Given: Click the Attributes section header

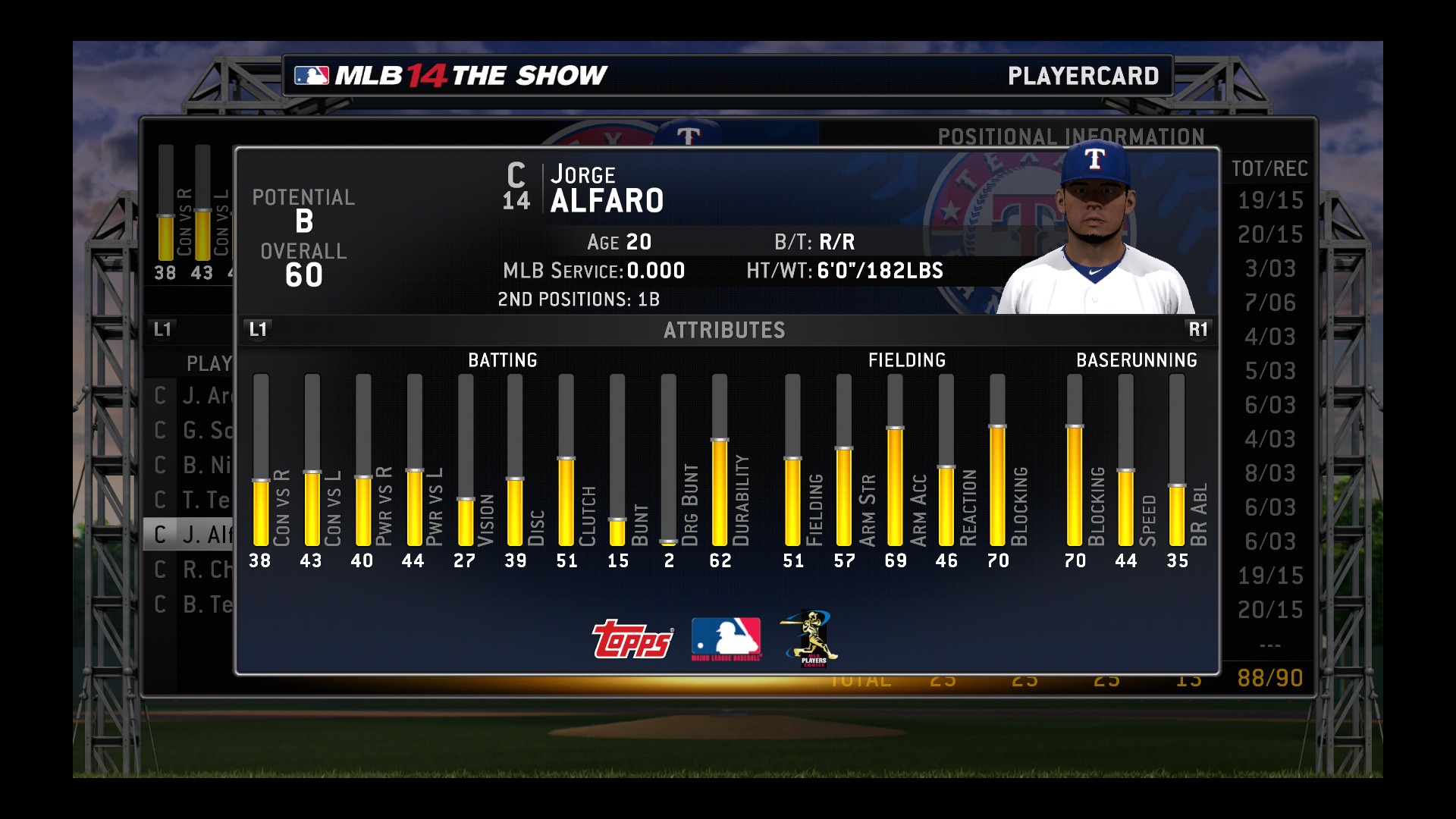Looking at the screenshot, I should [724, 330].
